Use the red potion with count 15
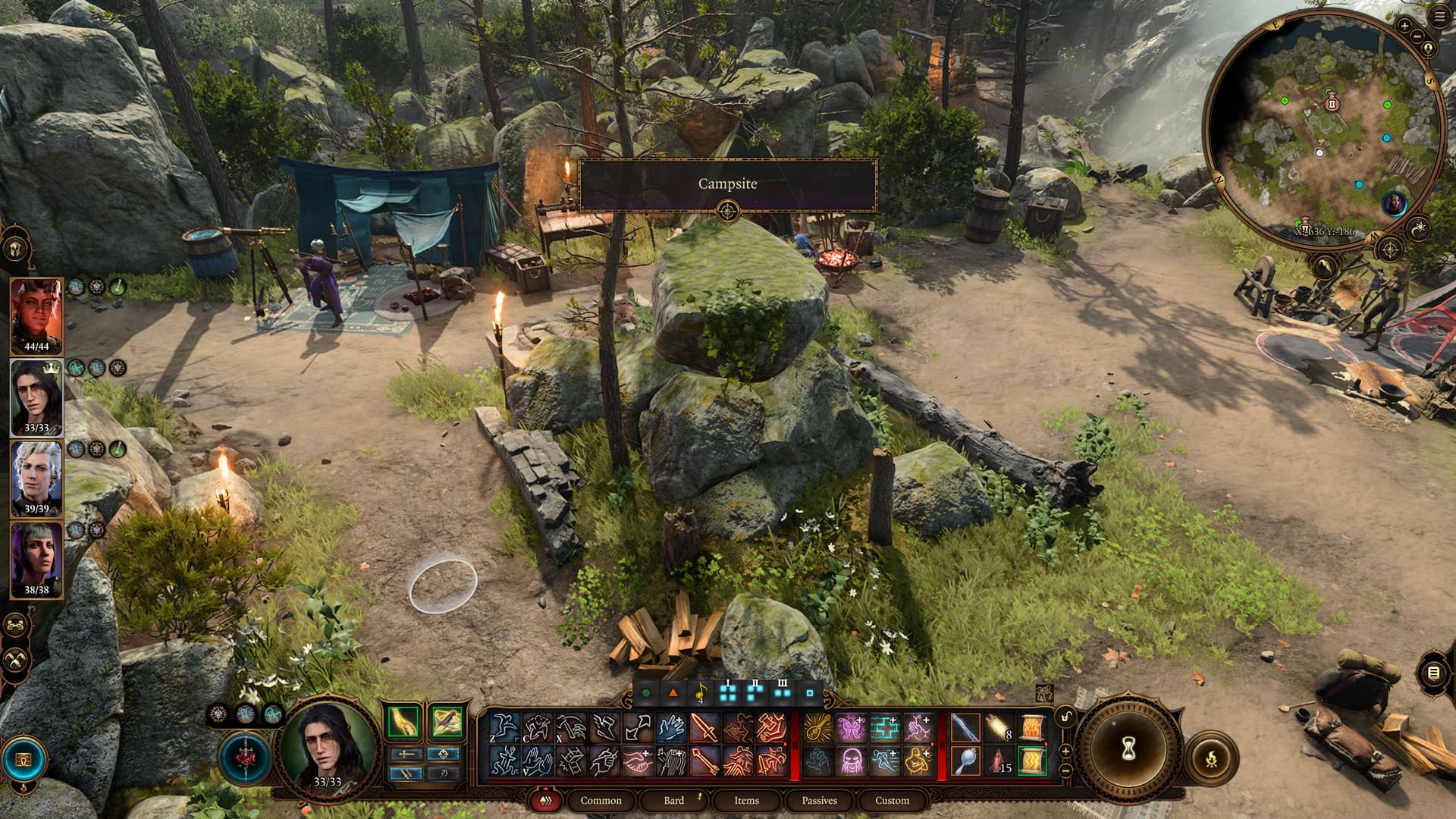 [x=999, y=761]
